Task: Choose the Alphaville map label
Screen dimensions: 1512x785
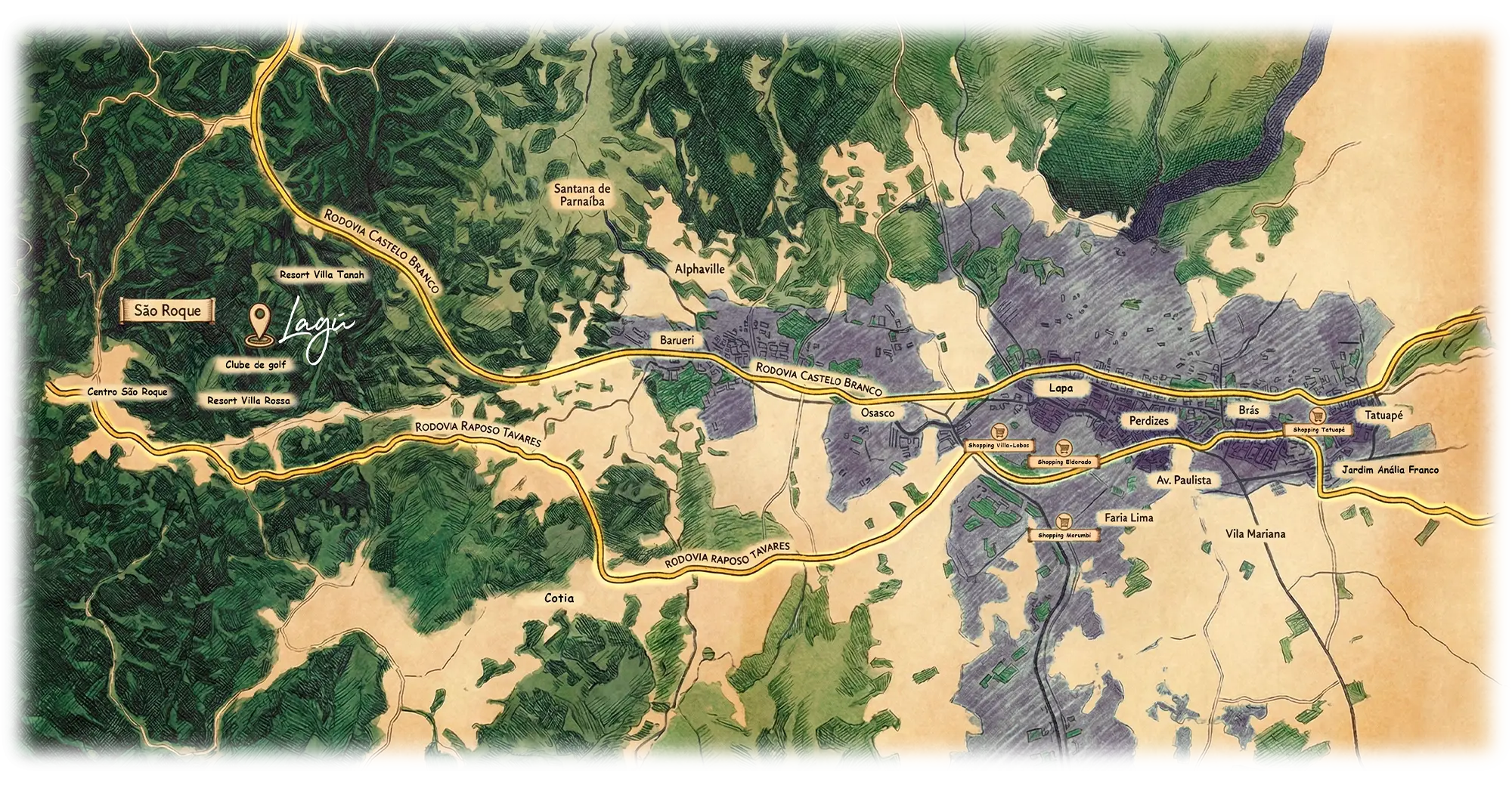Action: [x=700, y=269]
